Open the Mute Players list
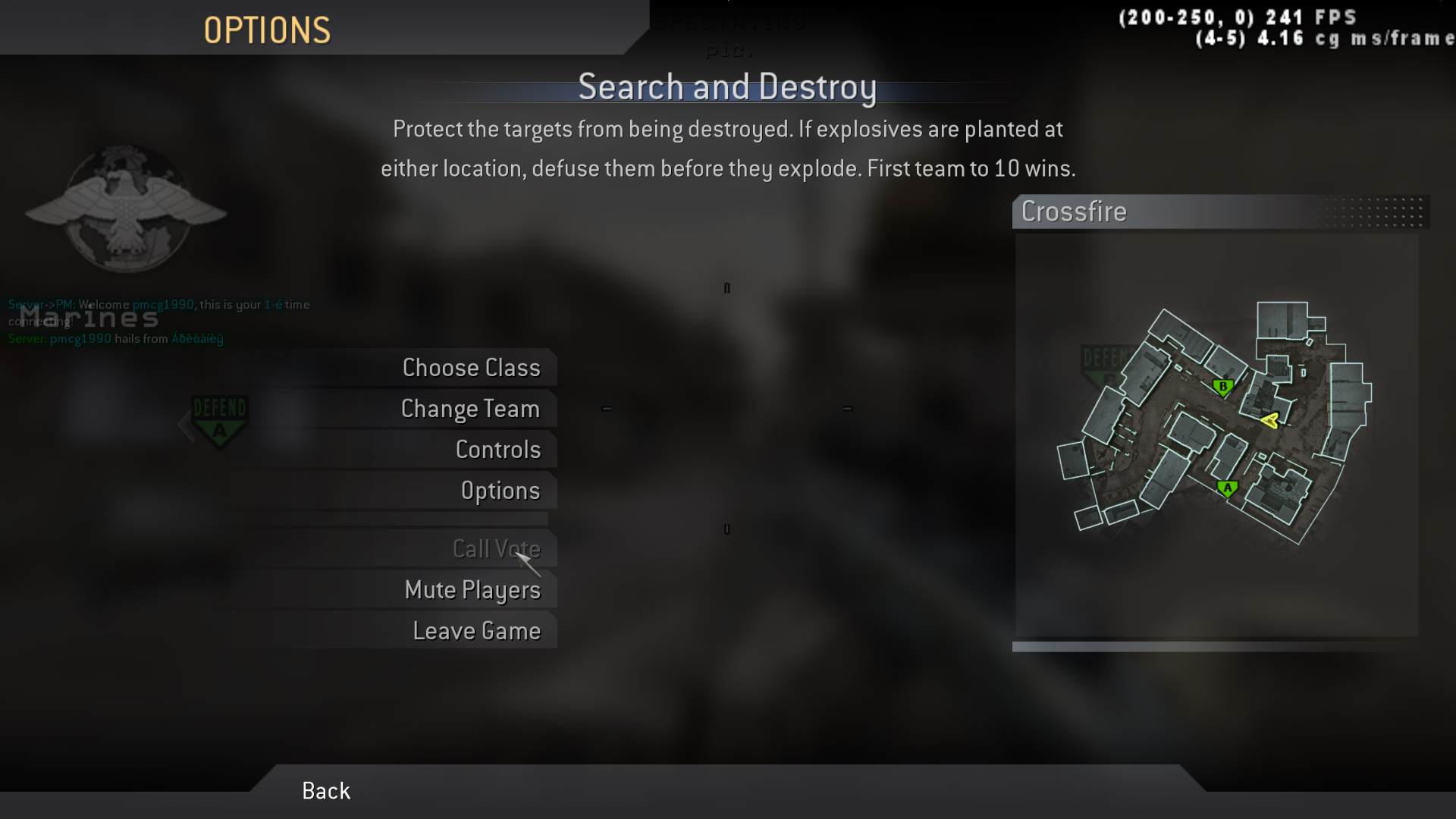Viewport: 1456px width, 819px height. [x=472, y=589]
